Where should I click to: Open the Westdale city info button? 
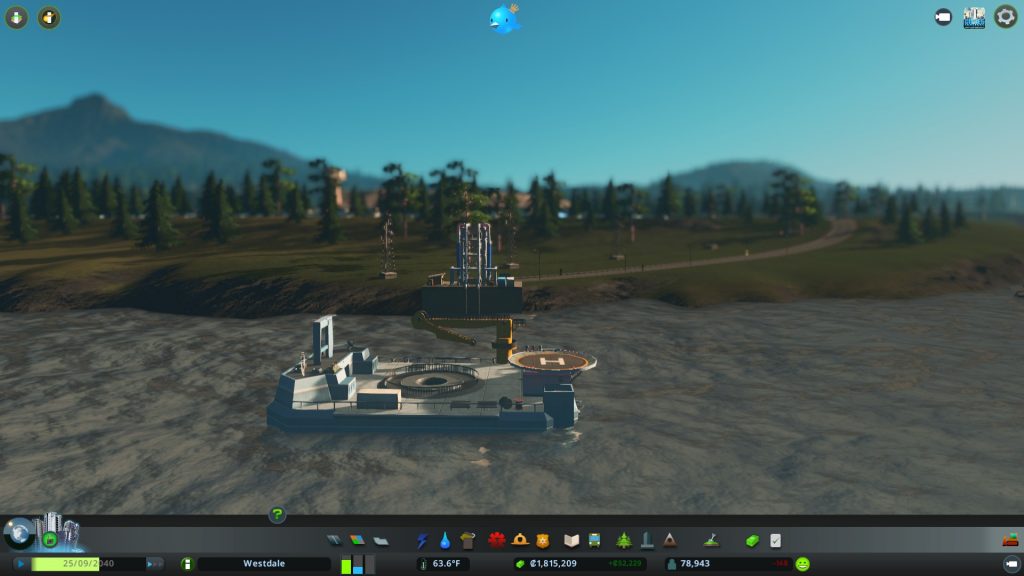(186, 564)
